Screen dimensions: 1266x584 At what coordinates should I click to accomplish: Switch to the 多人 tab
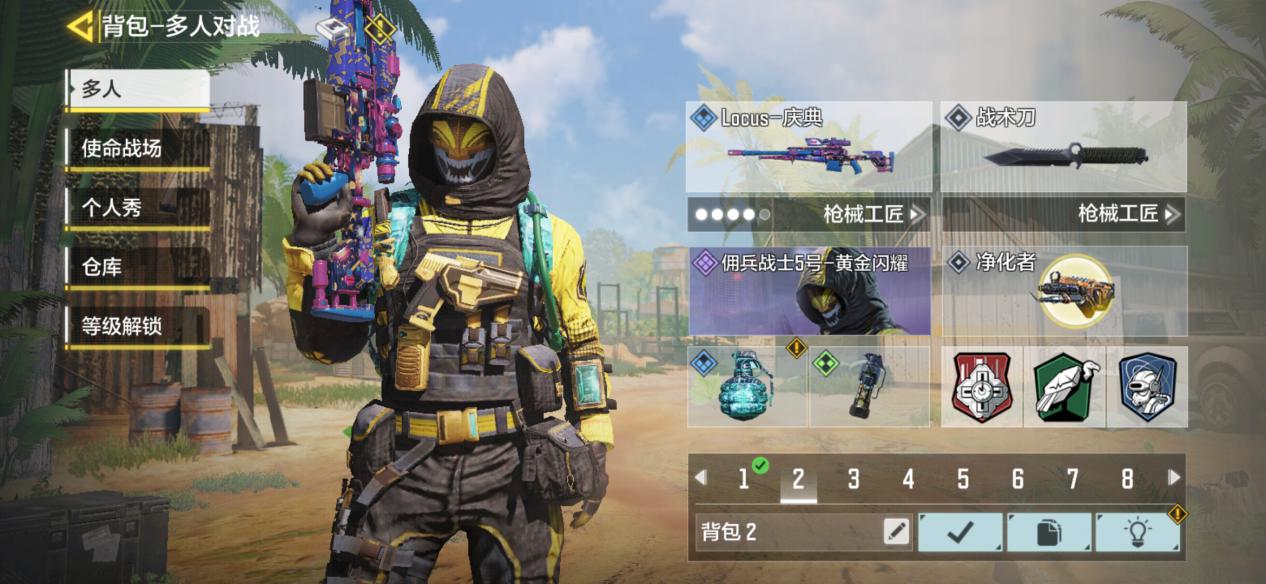pyautogui.click(x=137, y=89)
